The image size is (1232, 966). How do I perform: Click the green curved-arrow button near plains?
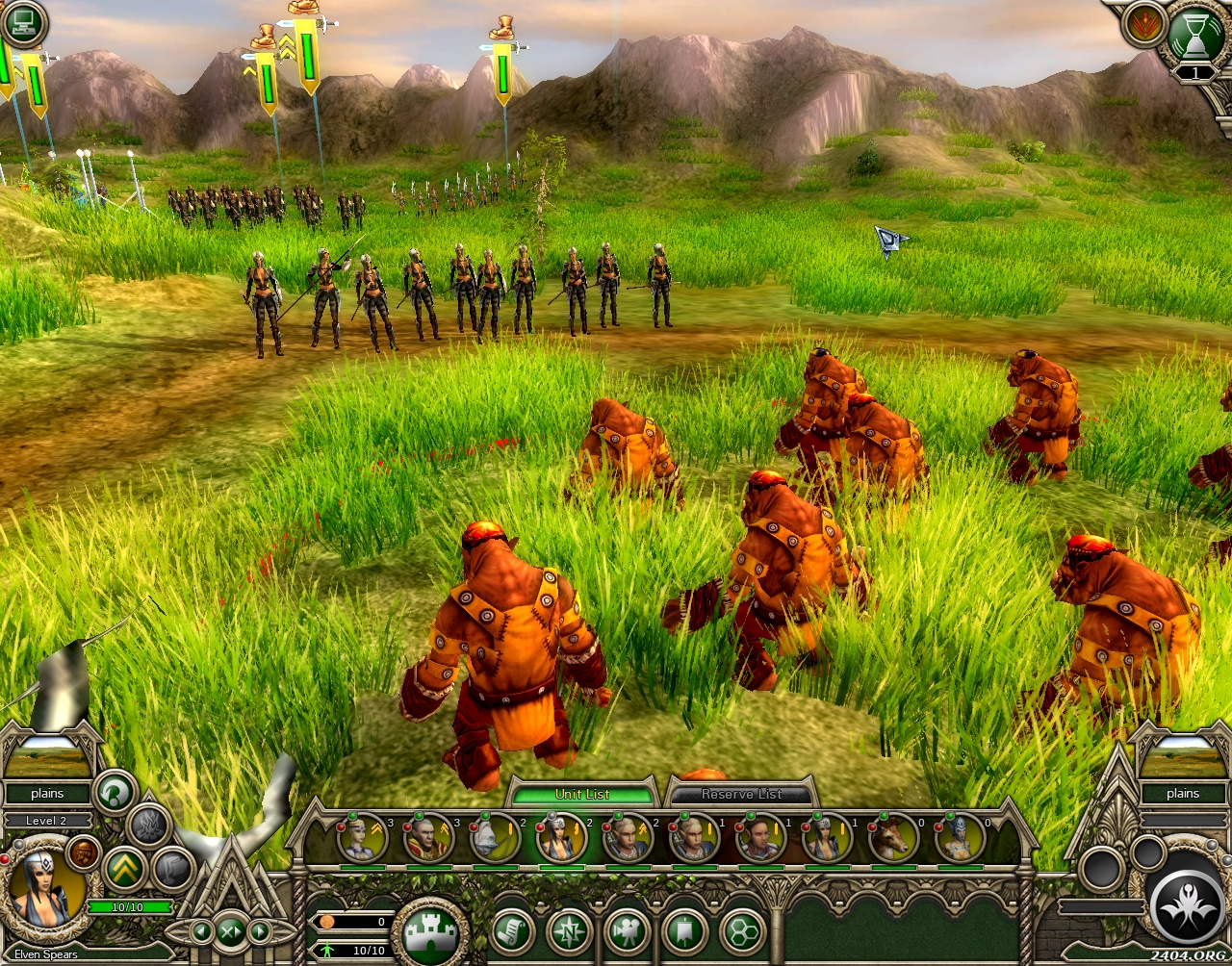[116, 793]
